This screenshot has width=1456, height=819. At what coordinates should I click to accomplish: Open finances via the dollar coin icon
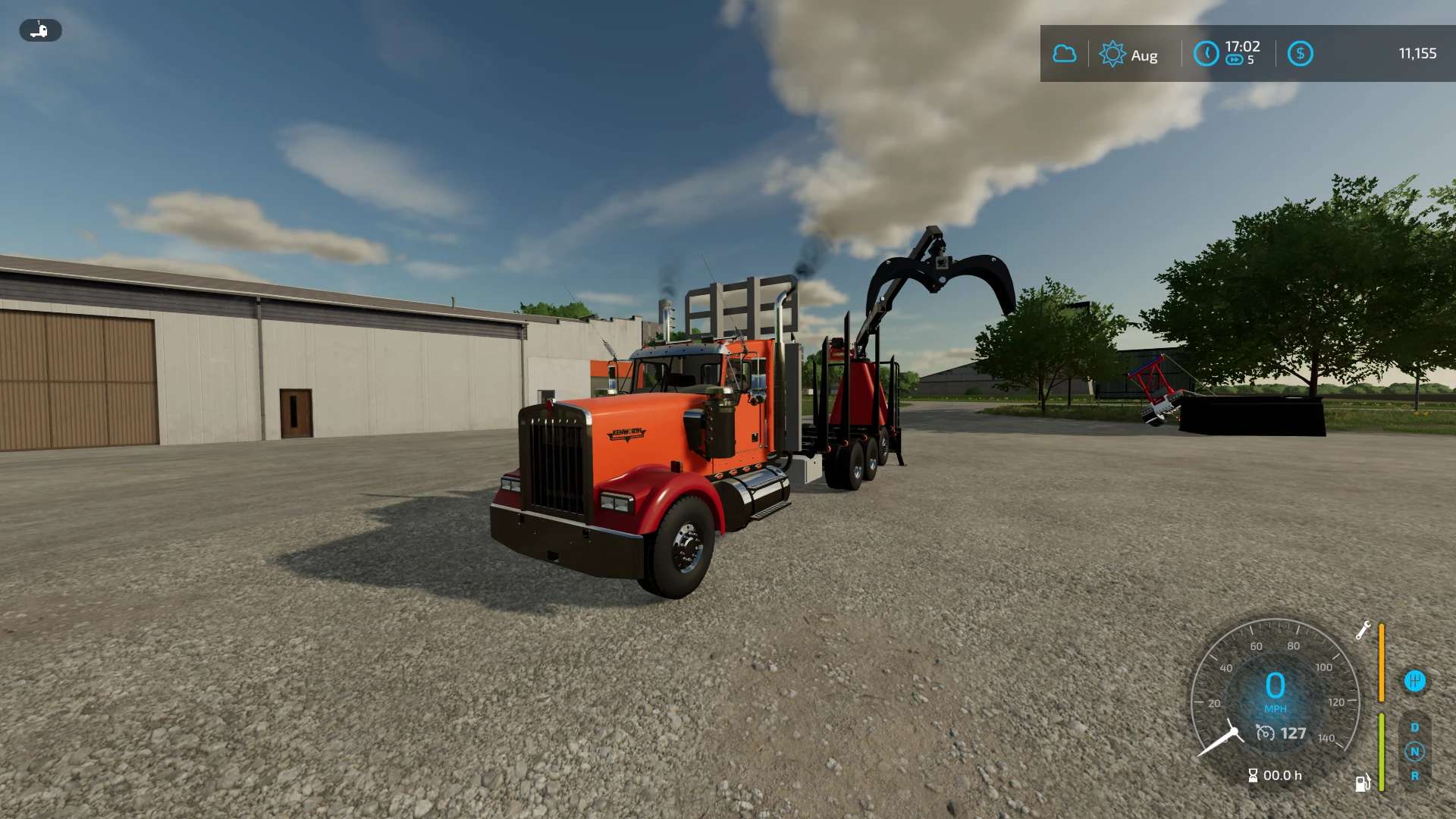(1300, 54)
